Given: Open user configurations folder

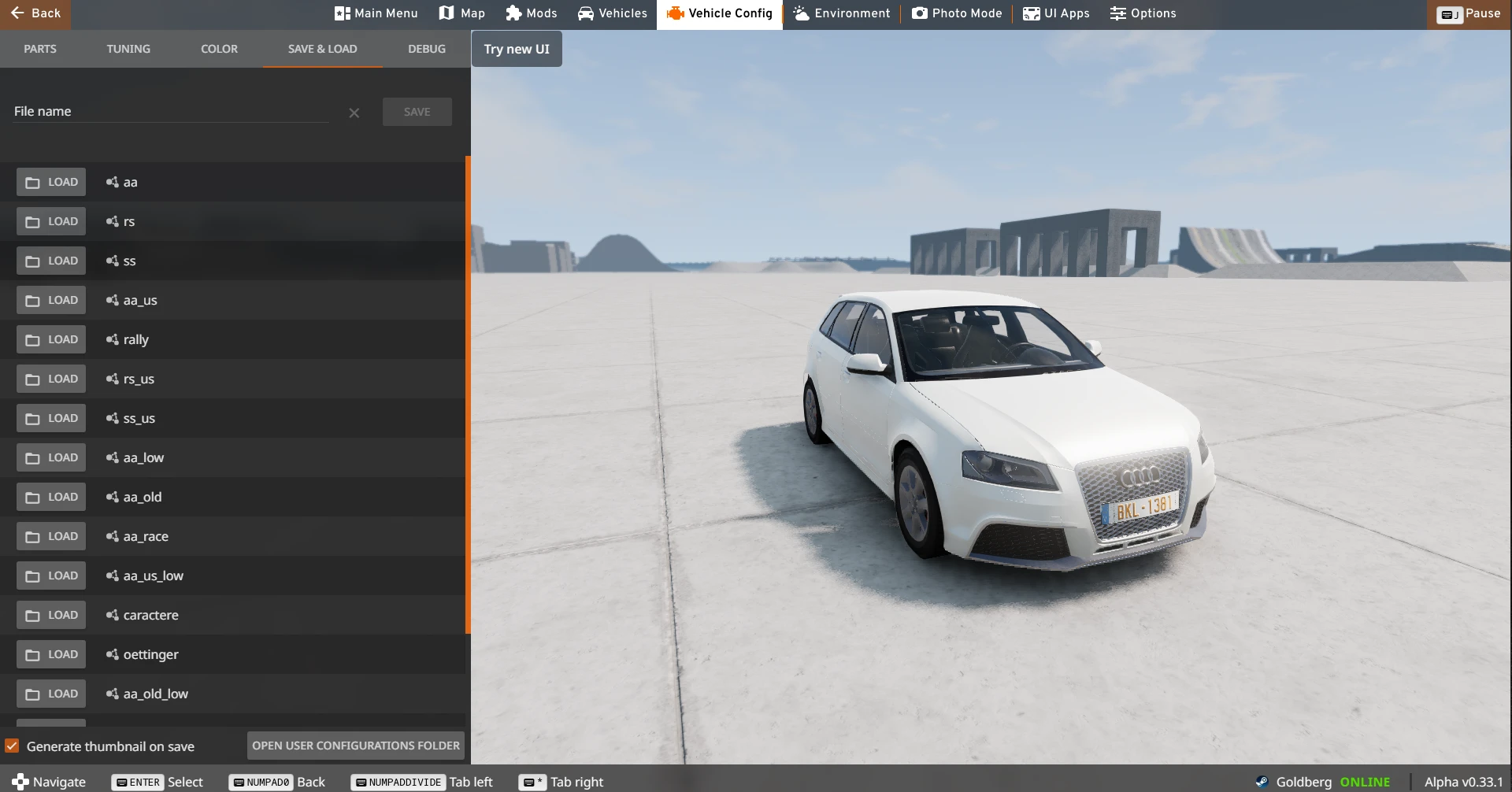Looking at the screenshot, I should [x=354, y=745].
